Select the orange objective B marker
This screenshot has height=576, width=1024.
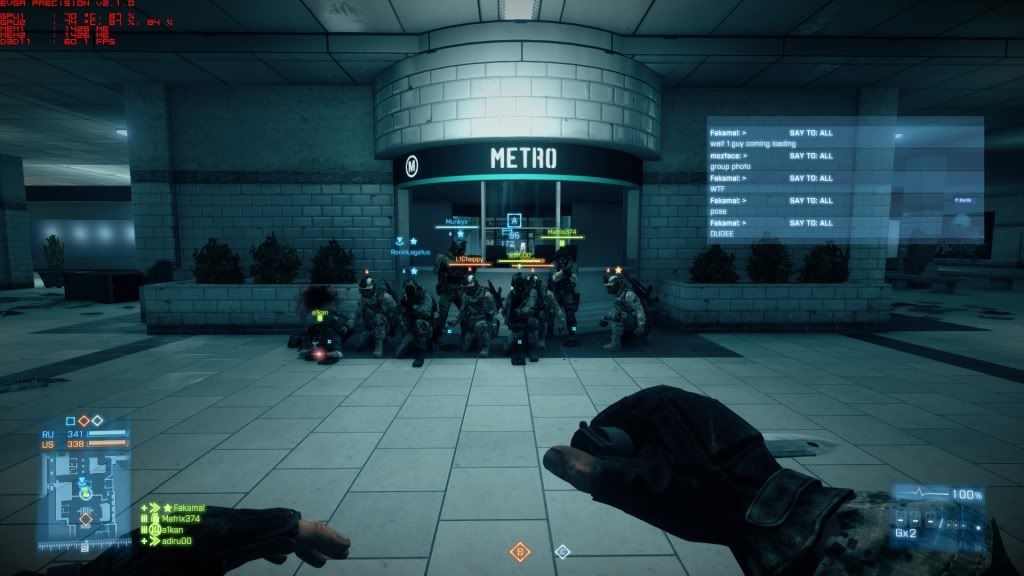point(520,551)
